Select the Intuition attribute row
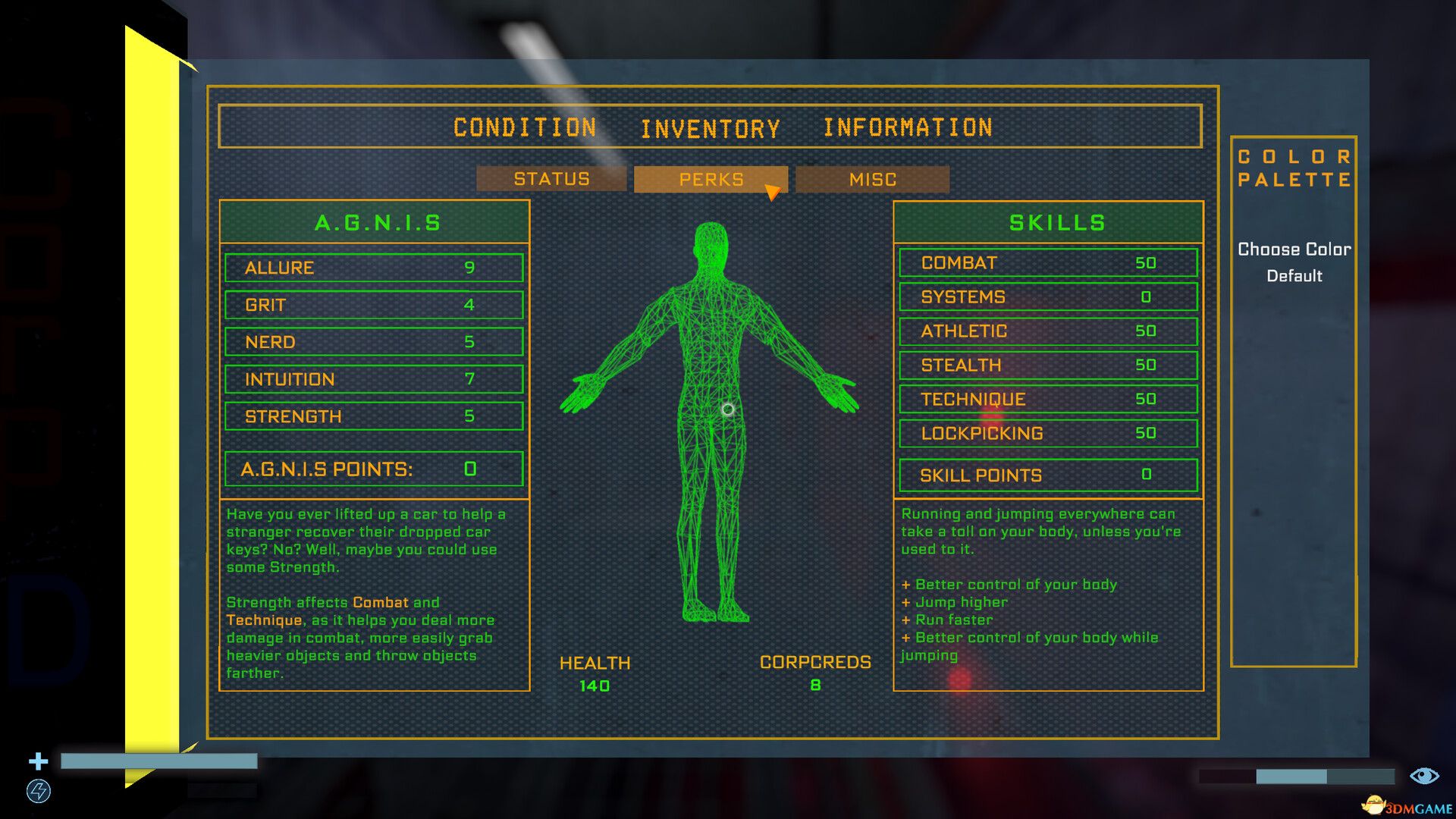This screenshot has width=1456, height=819. (374, 379)
